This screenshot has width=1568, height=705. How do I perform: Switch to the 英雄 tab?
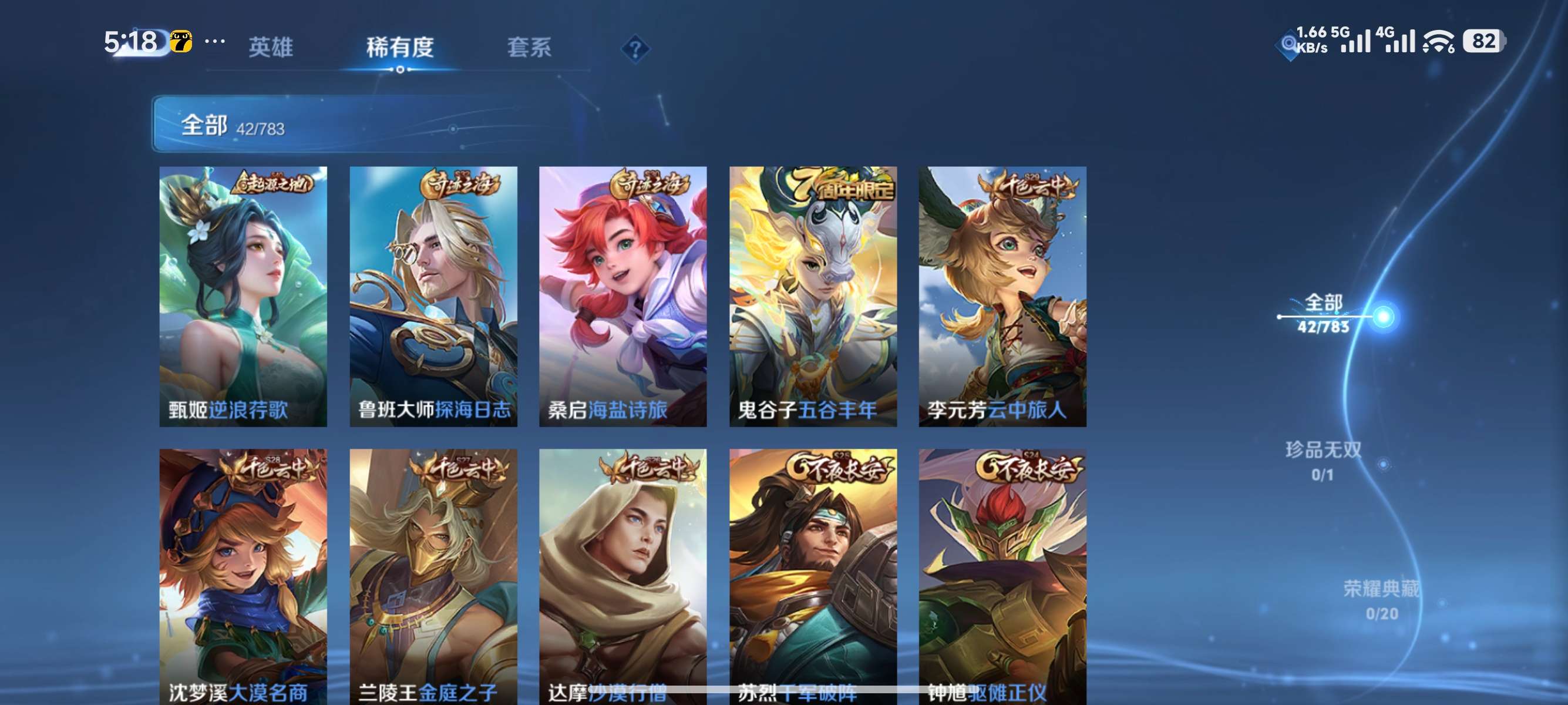point(271,47)
